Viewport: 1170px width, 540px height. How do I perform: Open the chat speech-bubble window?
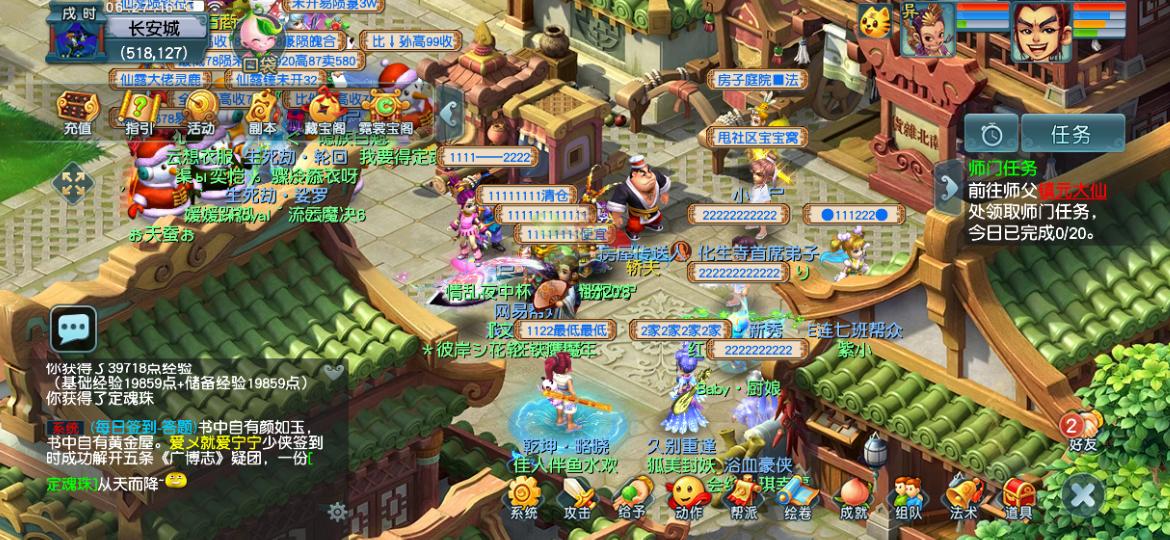[74, 328]
